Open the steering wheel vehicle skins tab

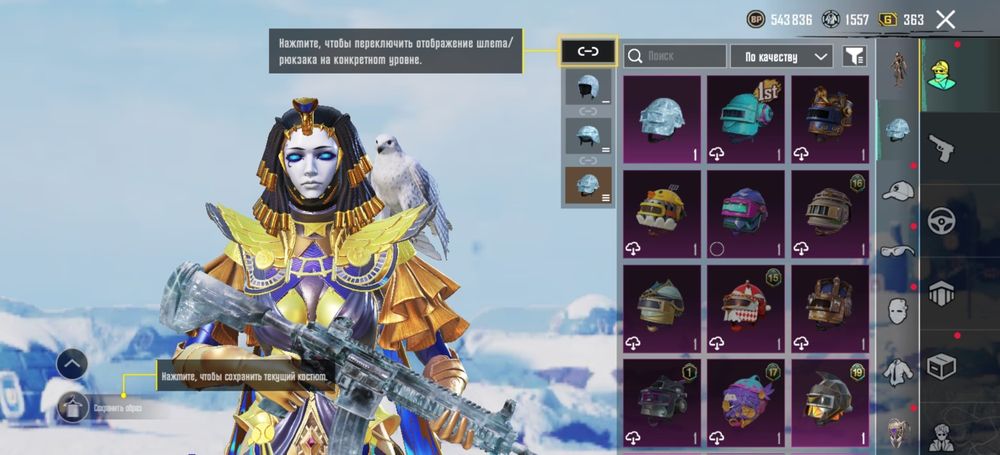pos(941,221)
